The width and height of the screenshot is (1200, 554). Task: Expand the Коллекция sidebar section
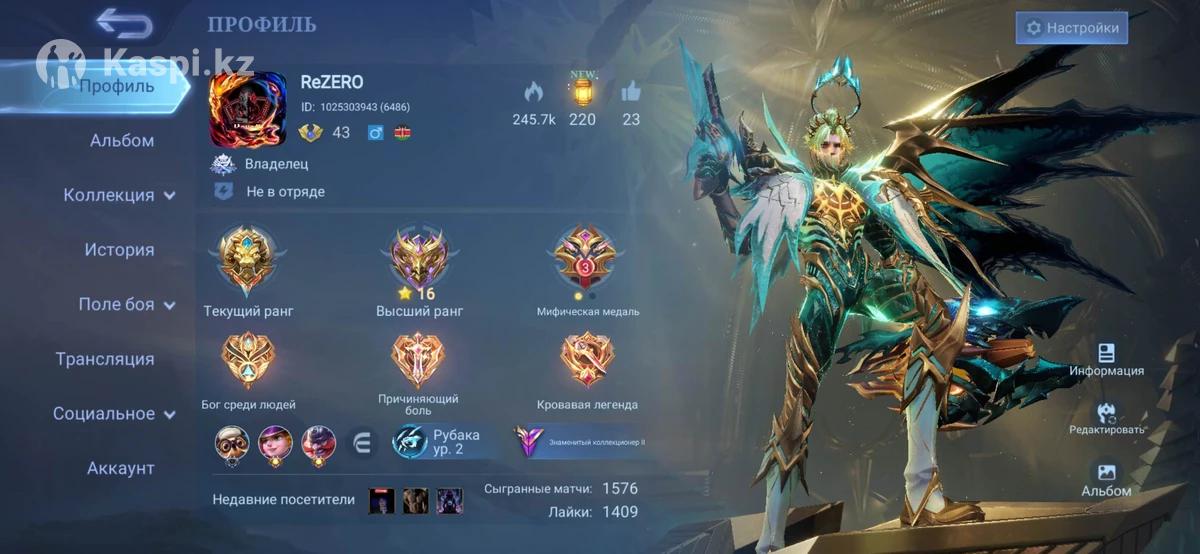click(x=120, y=195)
